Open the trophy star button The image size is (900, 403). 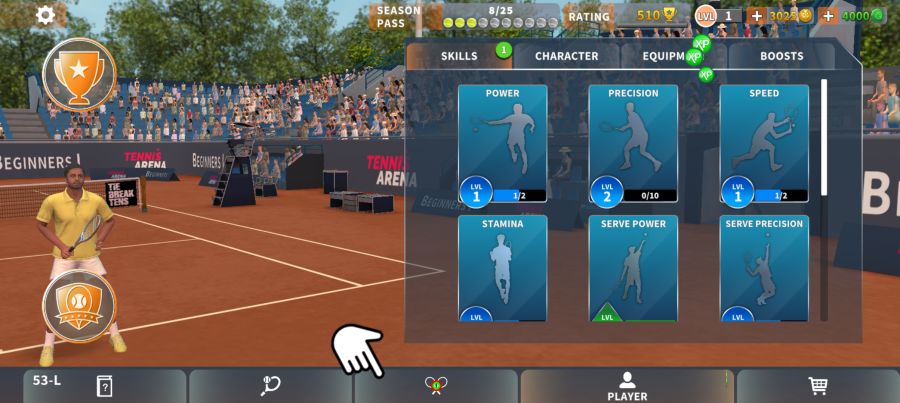pos(79,73)
